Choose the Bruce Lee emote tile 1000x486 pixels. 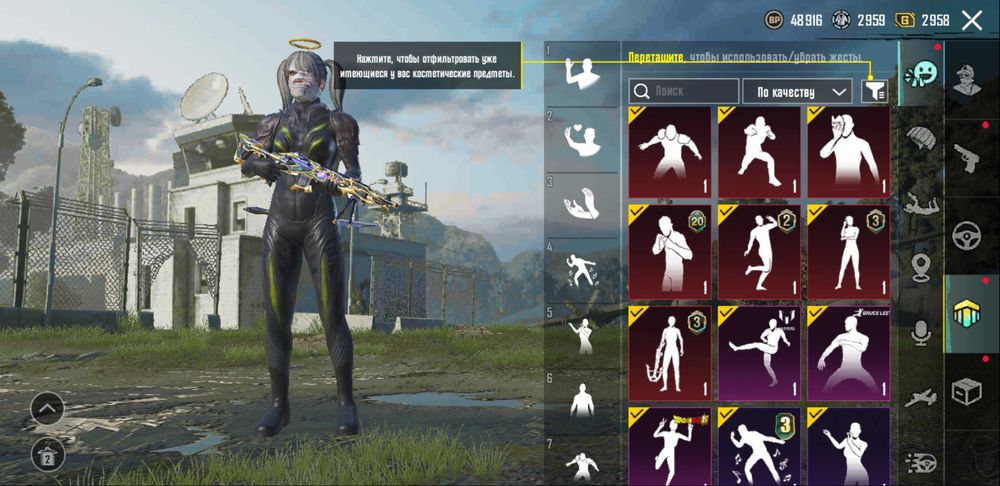coord(848,352)
